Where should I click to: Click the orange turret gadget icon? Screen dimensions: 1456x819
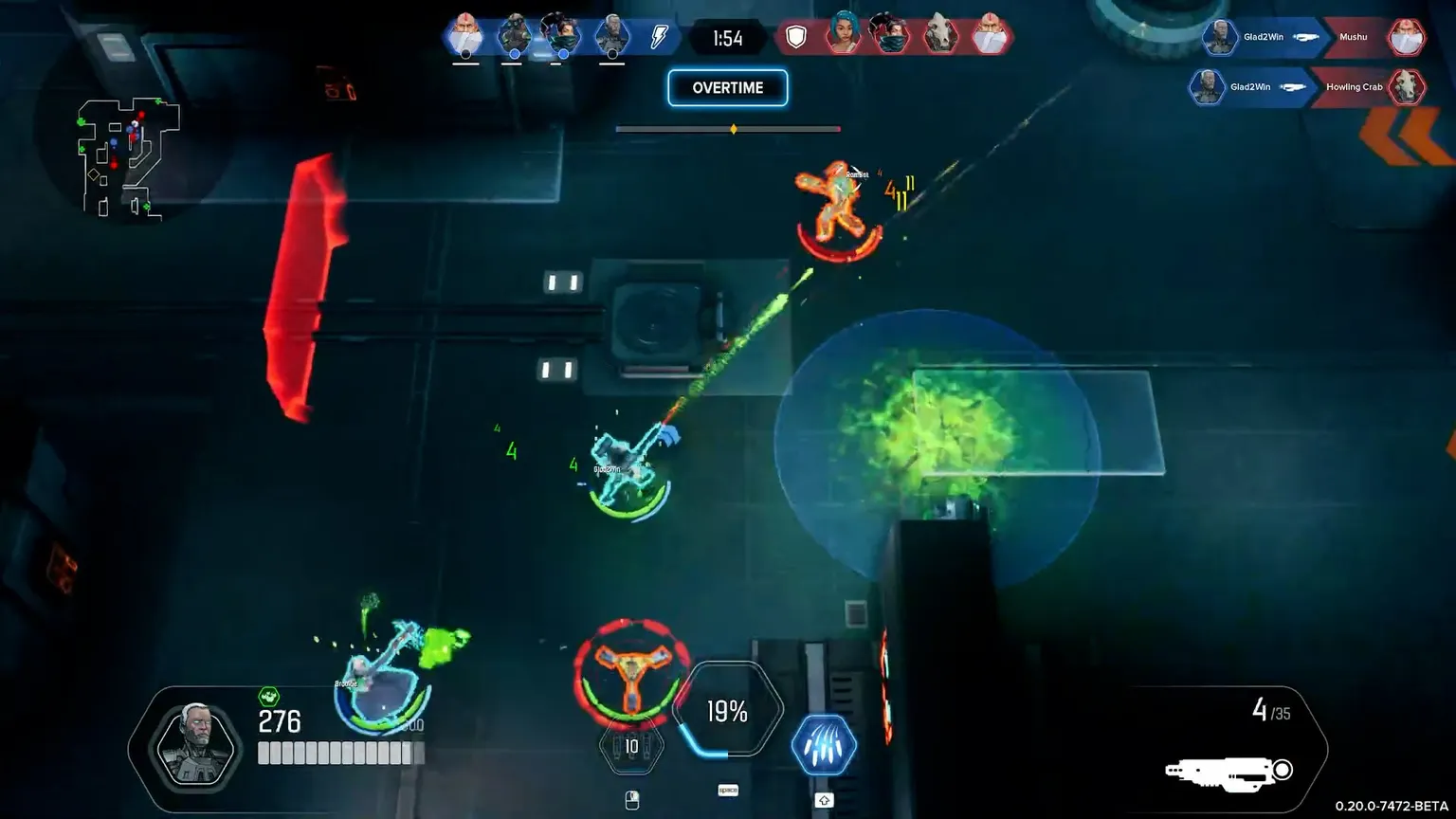(631, 677)
